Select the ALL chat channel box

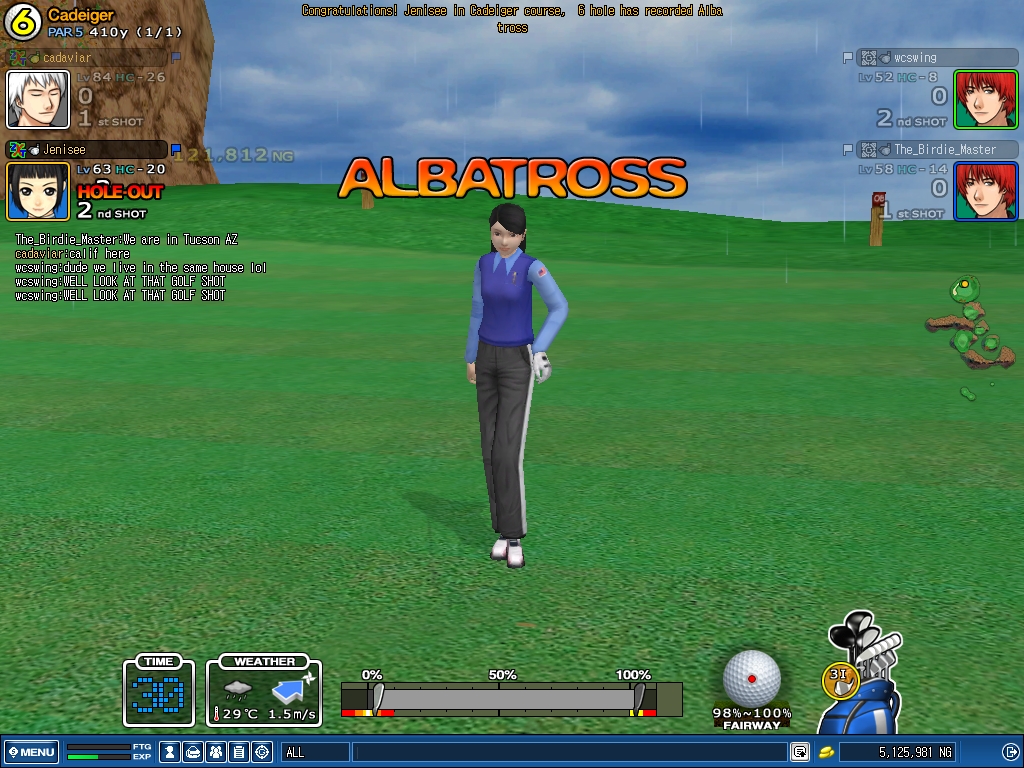(315, 752)
